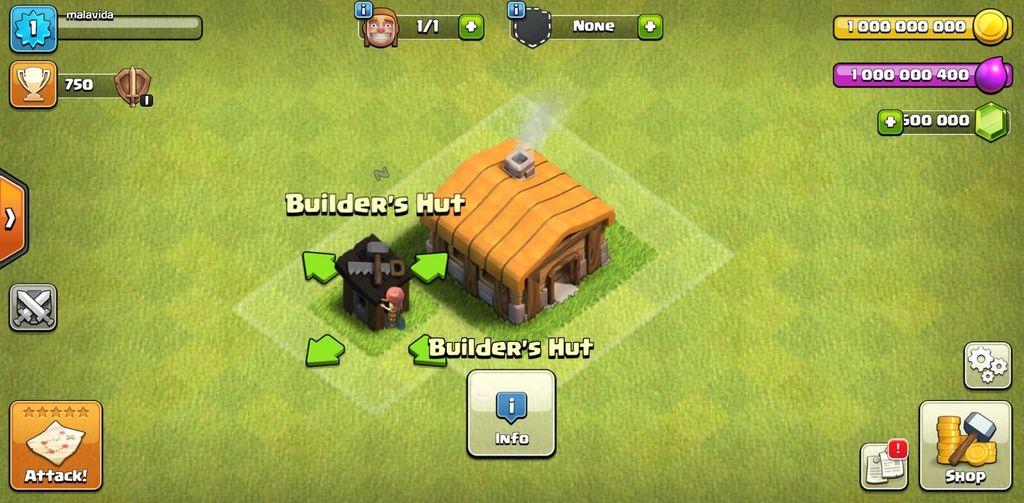The height and width of the screenshot is (503, 1024).
Task: Expand the orange side arrow tab
Action: pyautogui.click(x=11, y=219)
